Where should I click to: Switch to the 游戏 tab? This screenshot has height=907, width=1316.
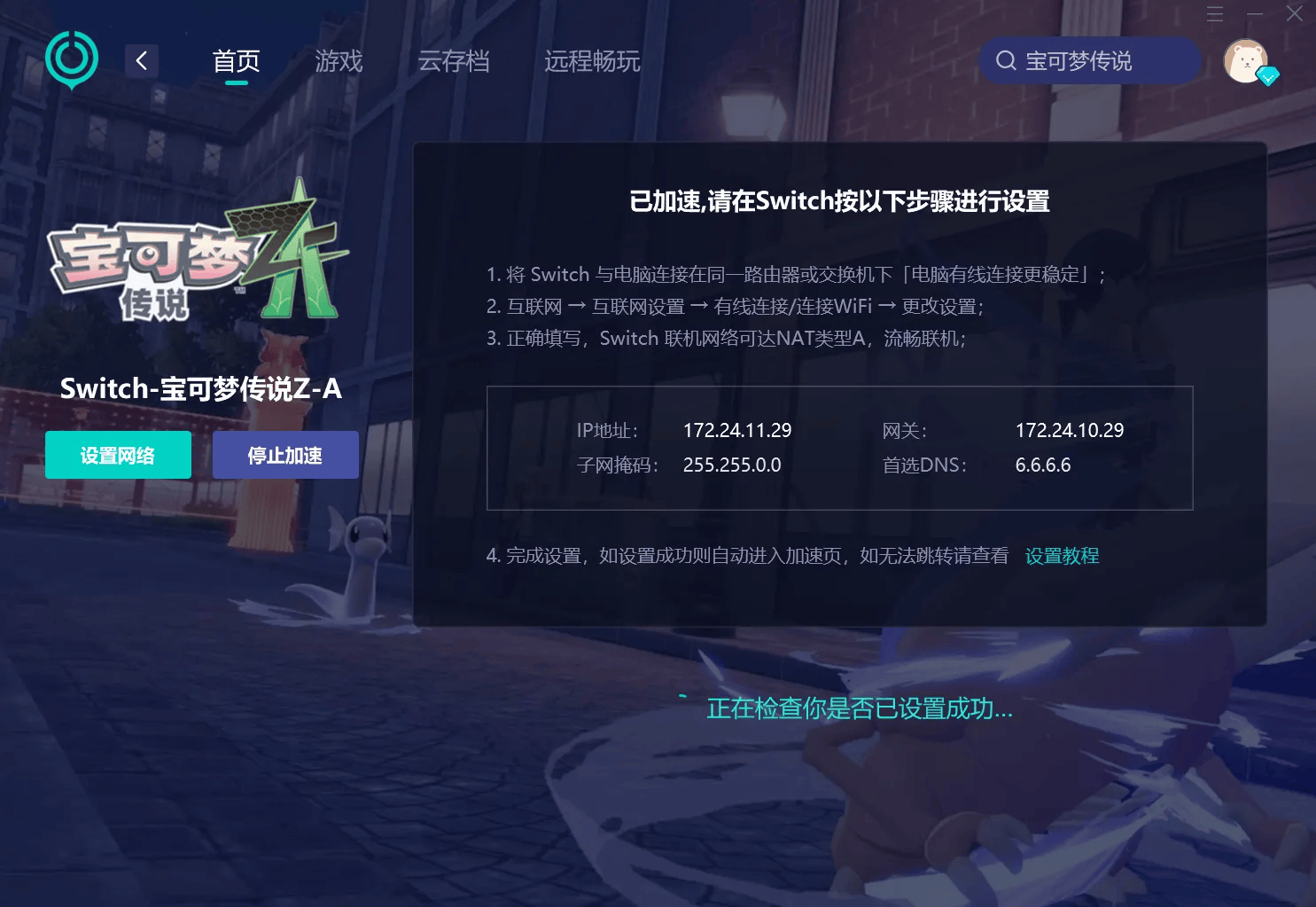(338, 60)
